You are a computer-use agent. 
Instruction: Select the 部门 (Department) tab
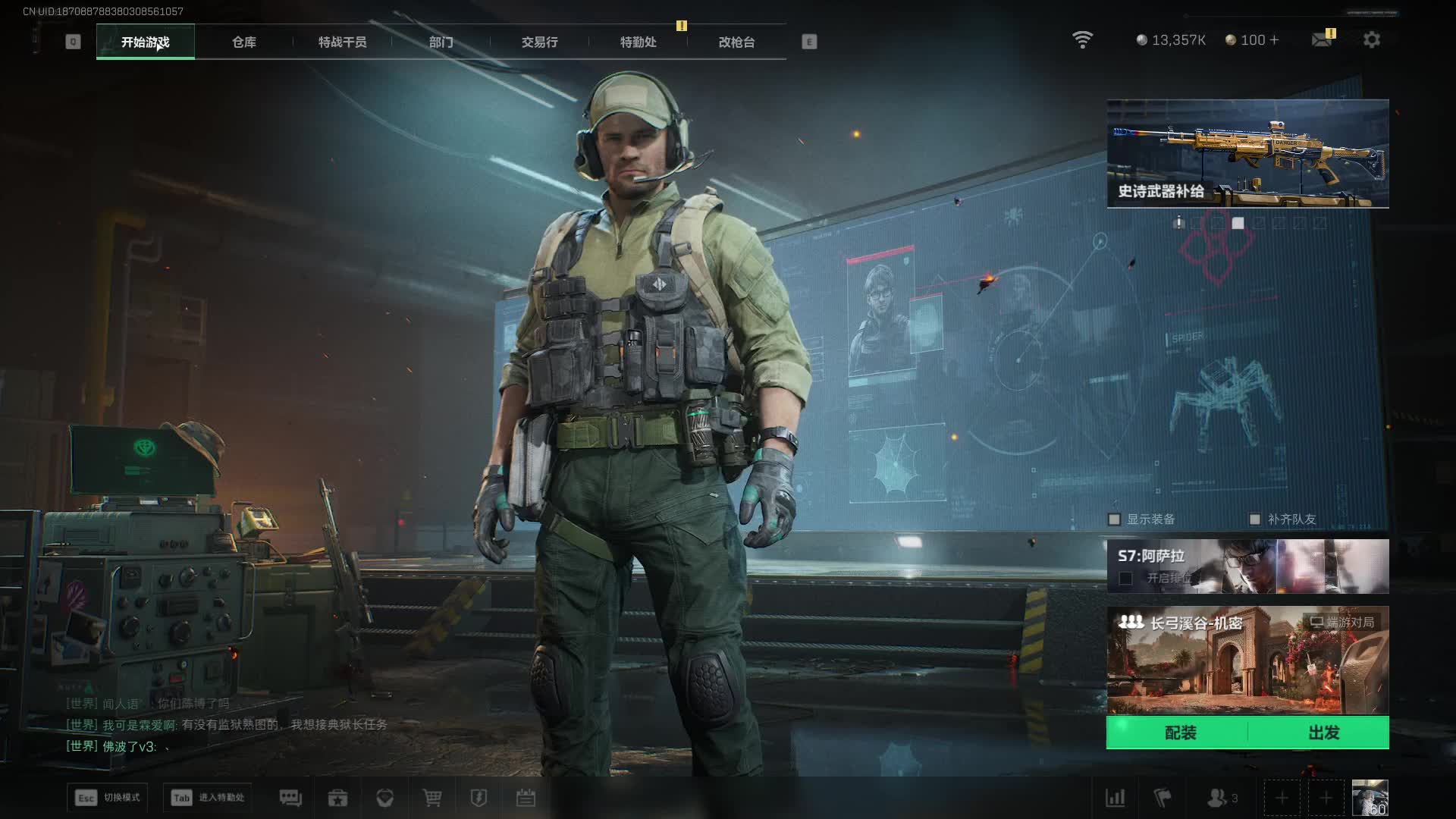(x=441, y=42)
